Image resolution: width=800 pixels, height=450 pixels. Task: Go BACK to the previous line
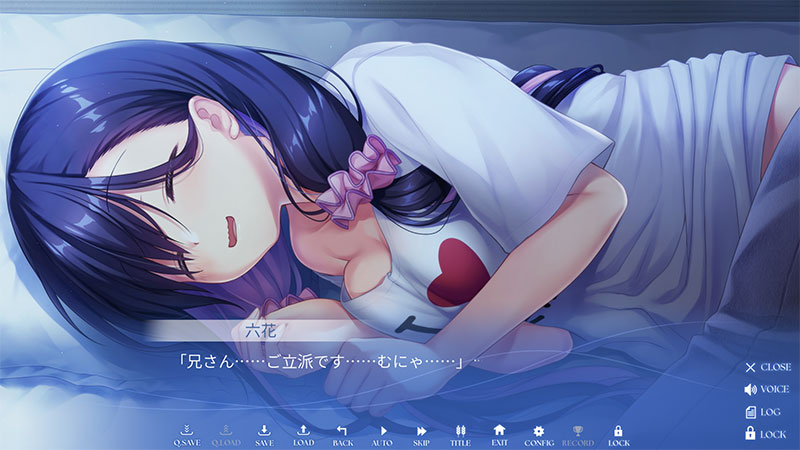(342, 434)
